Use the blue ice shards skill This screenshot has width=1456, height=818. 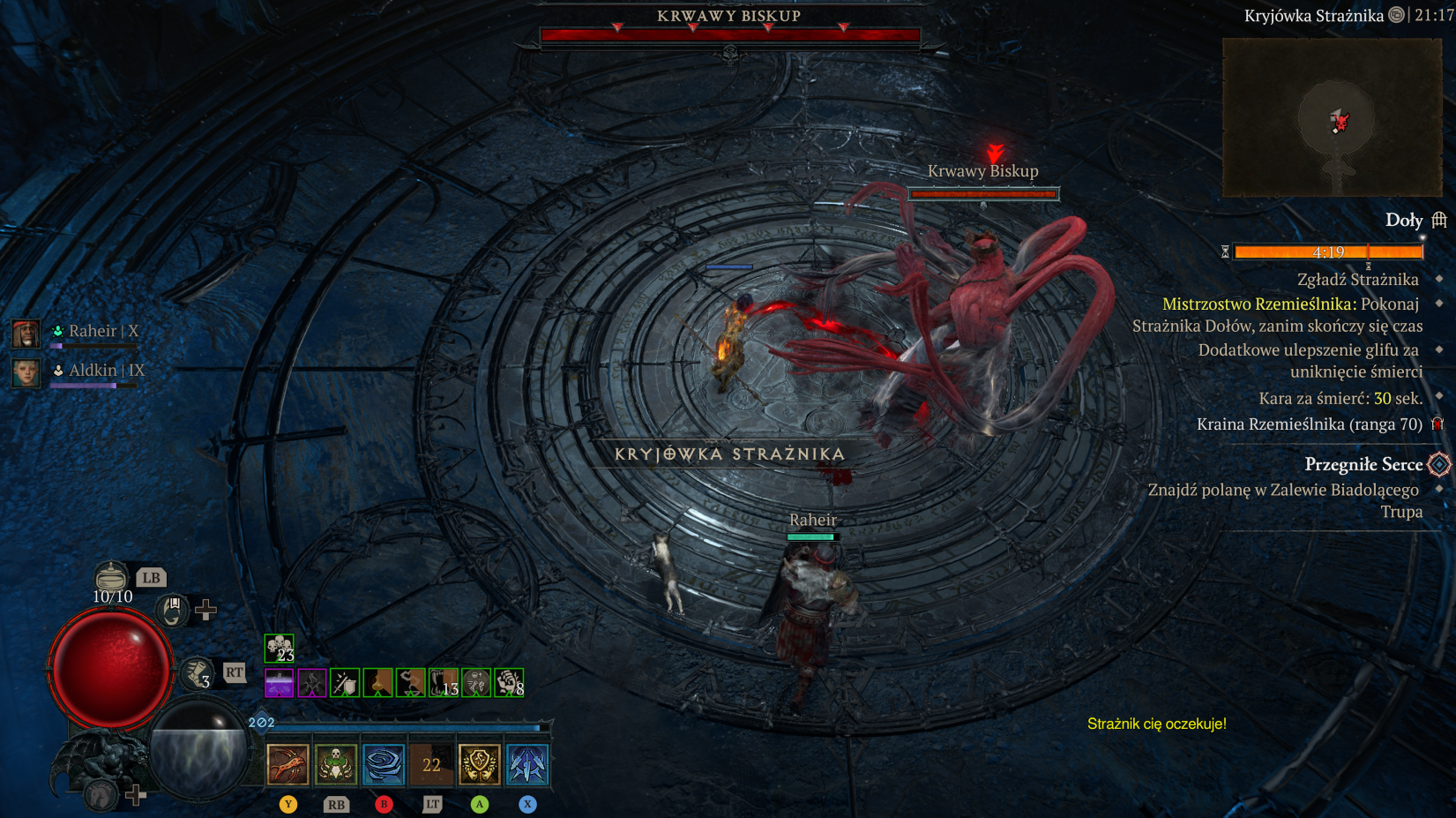click(x=527, y=764)
